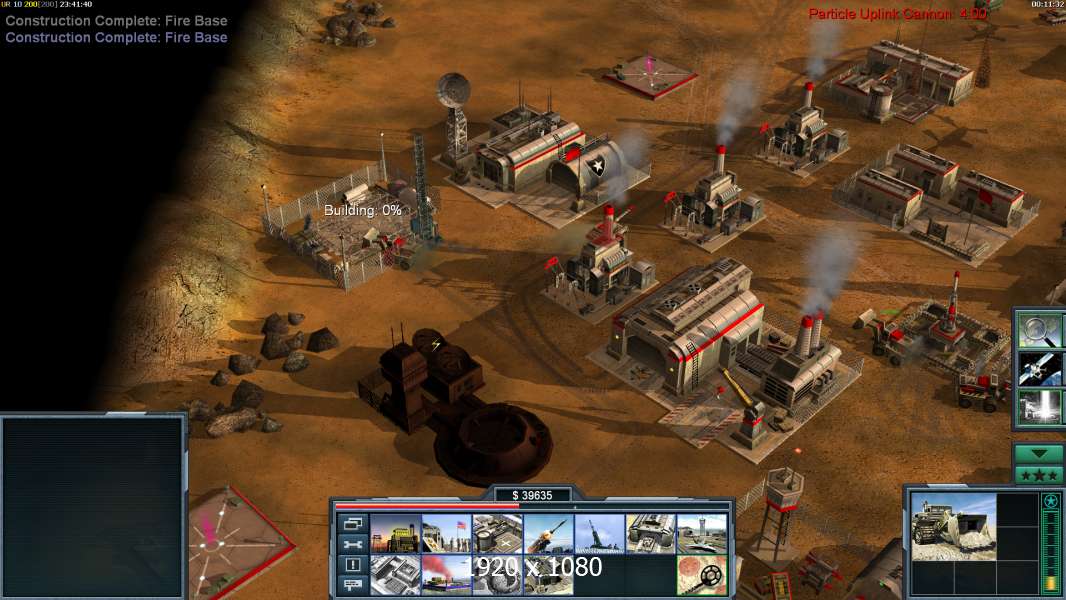Choose the Fire Base cannon build icon
The height and width of the screenshot is (600, 1066).
[x=600, y=534]
